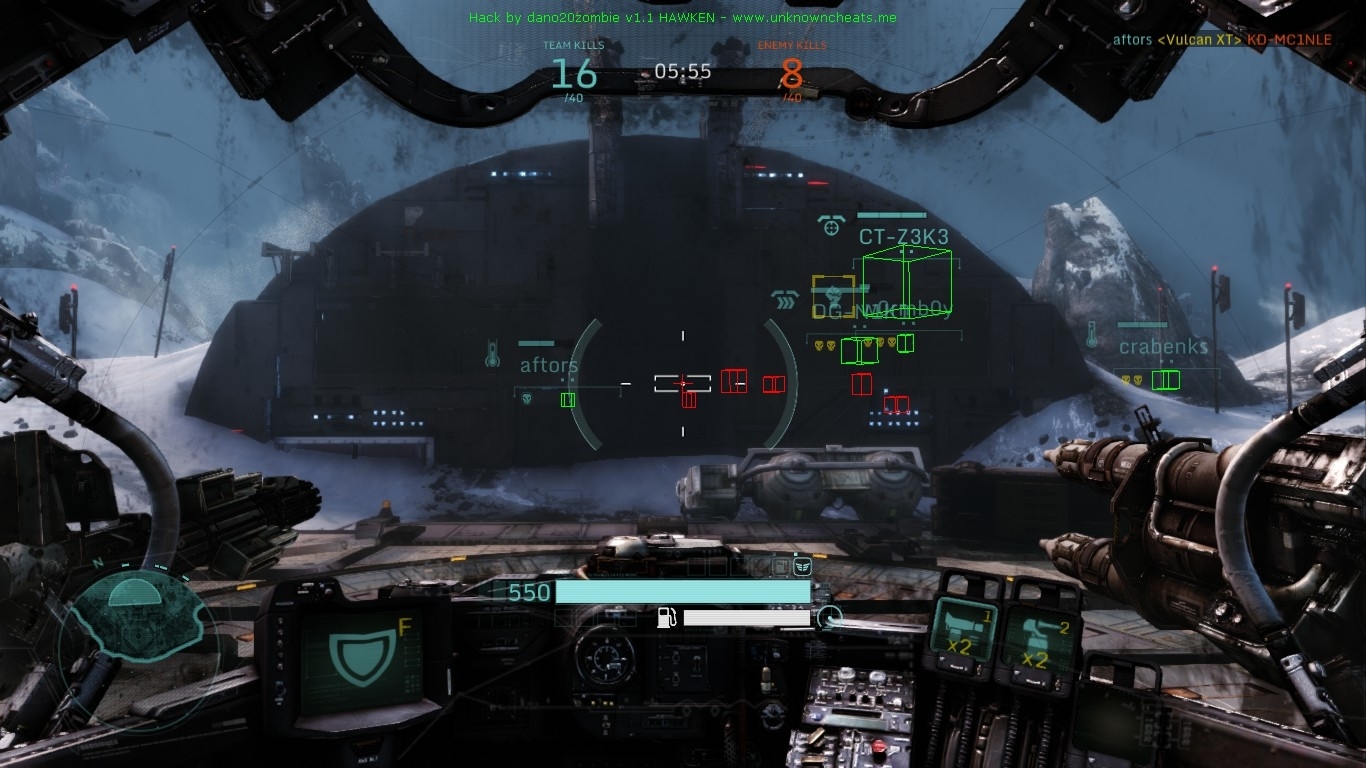
Task: Select item slot 1 turret icon
Action: tap(964, 632)
